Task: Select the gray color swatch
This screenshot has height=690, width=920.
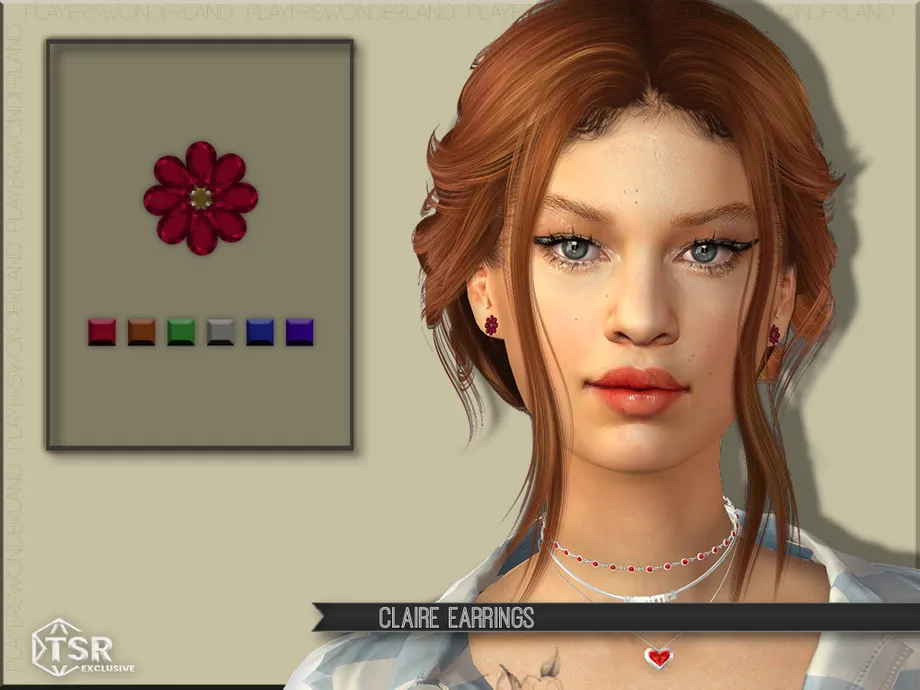Action: point(221,332)
